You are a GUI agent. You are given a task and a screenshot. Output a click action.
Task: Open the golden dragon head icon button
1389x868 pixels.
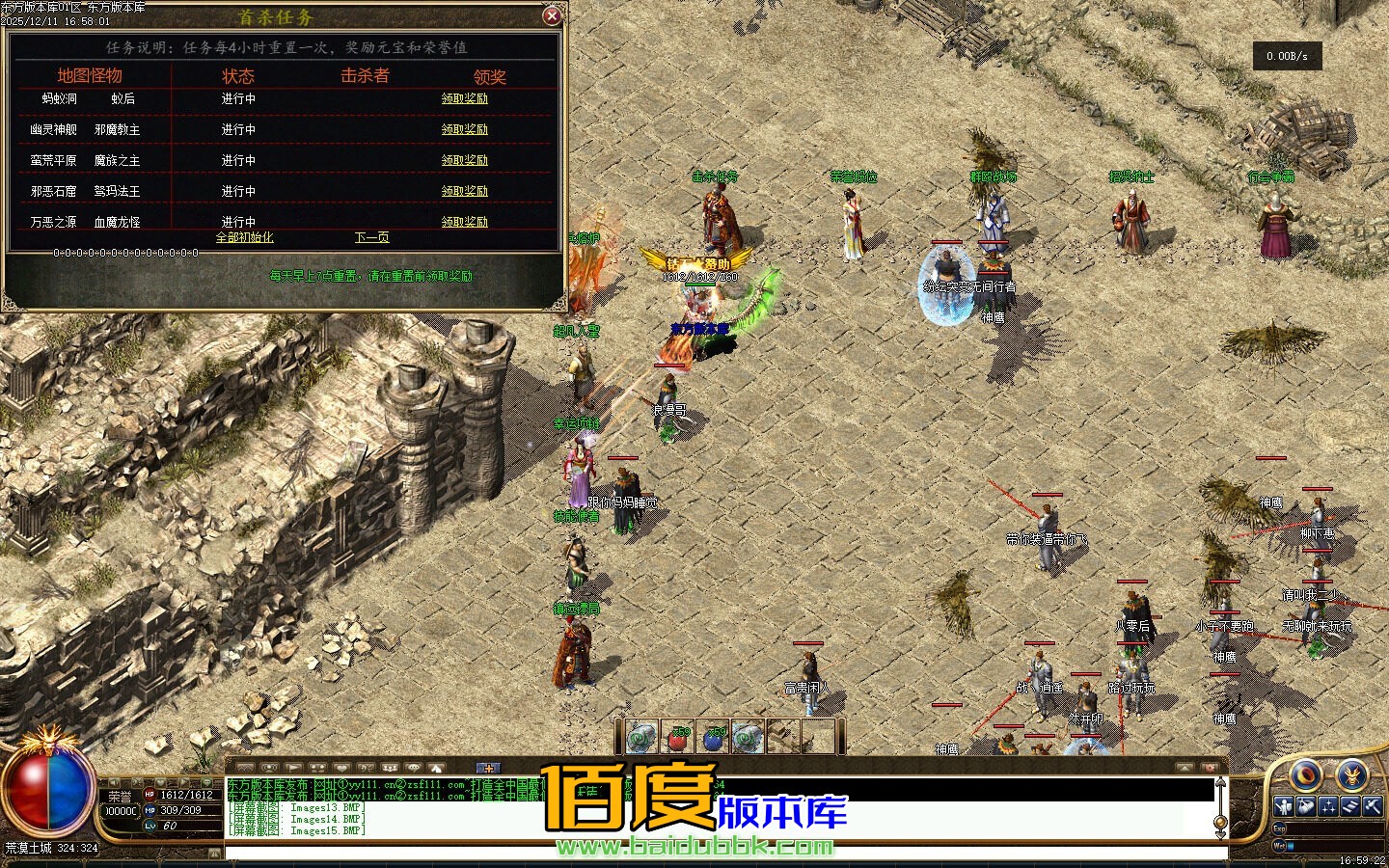pos(1352,773)
